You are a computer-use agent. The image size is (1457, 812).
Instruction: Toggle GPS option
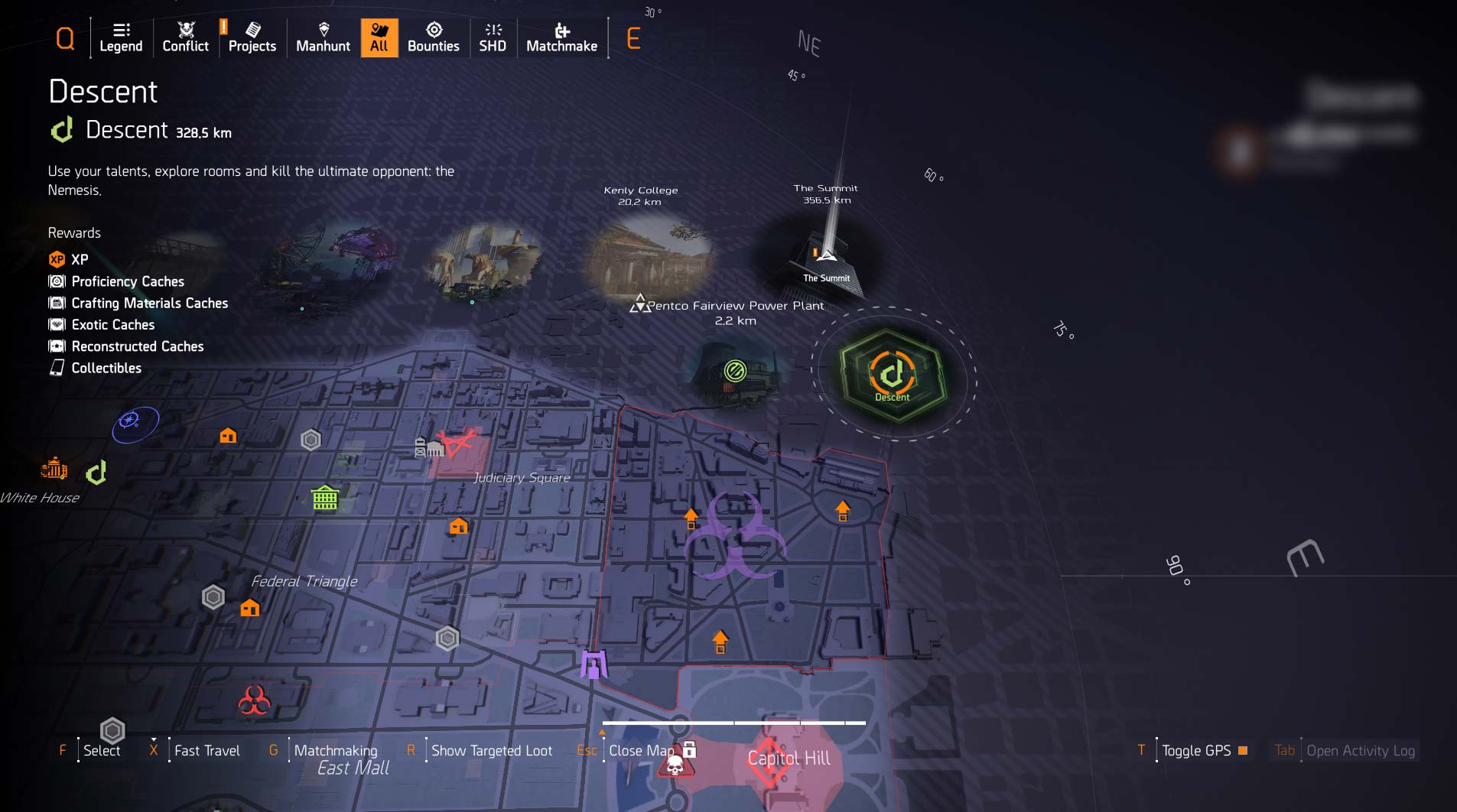pos(1196,751)
